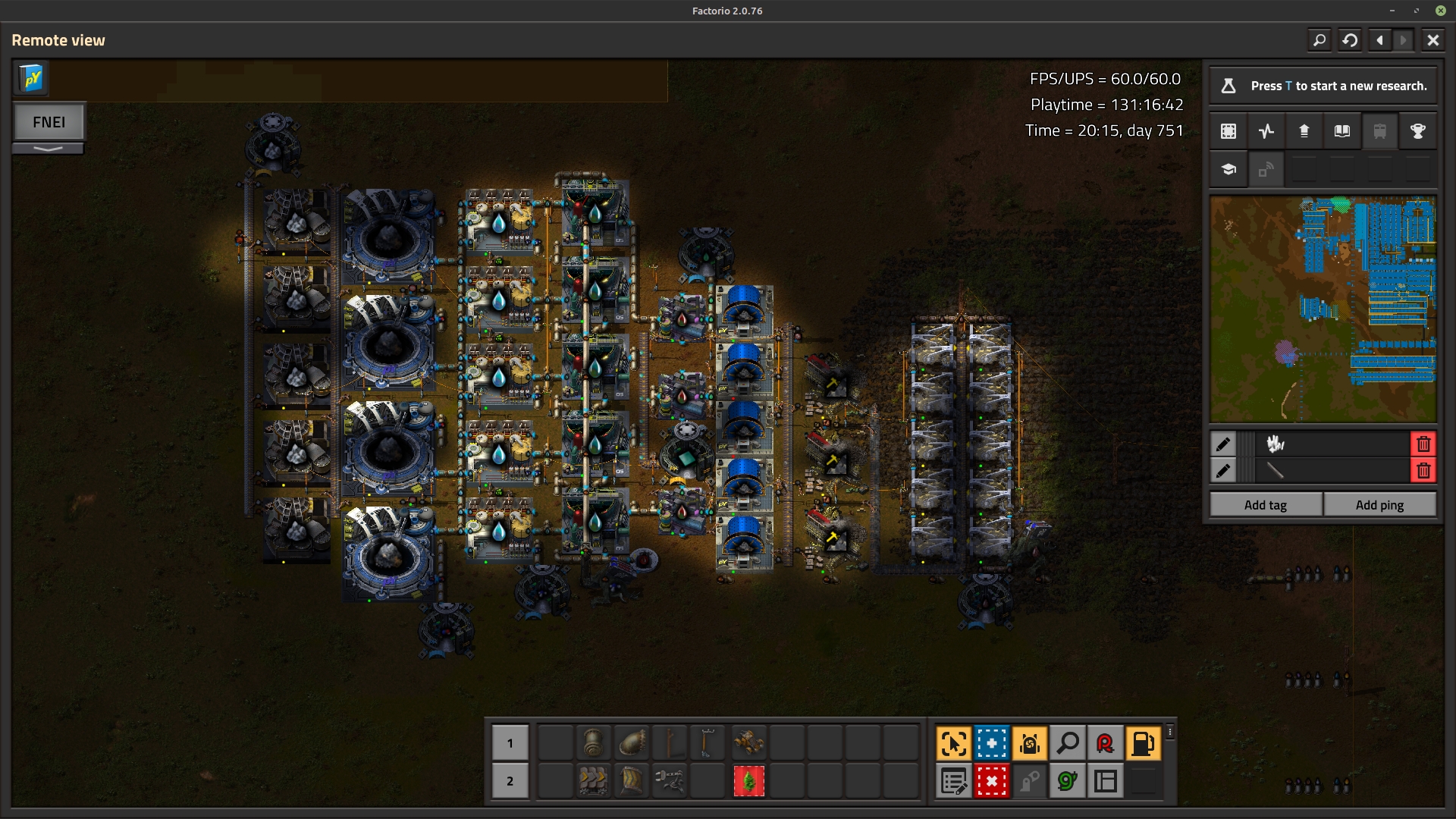Select the red tree deconstruction planner

pos(748,781)
